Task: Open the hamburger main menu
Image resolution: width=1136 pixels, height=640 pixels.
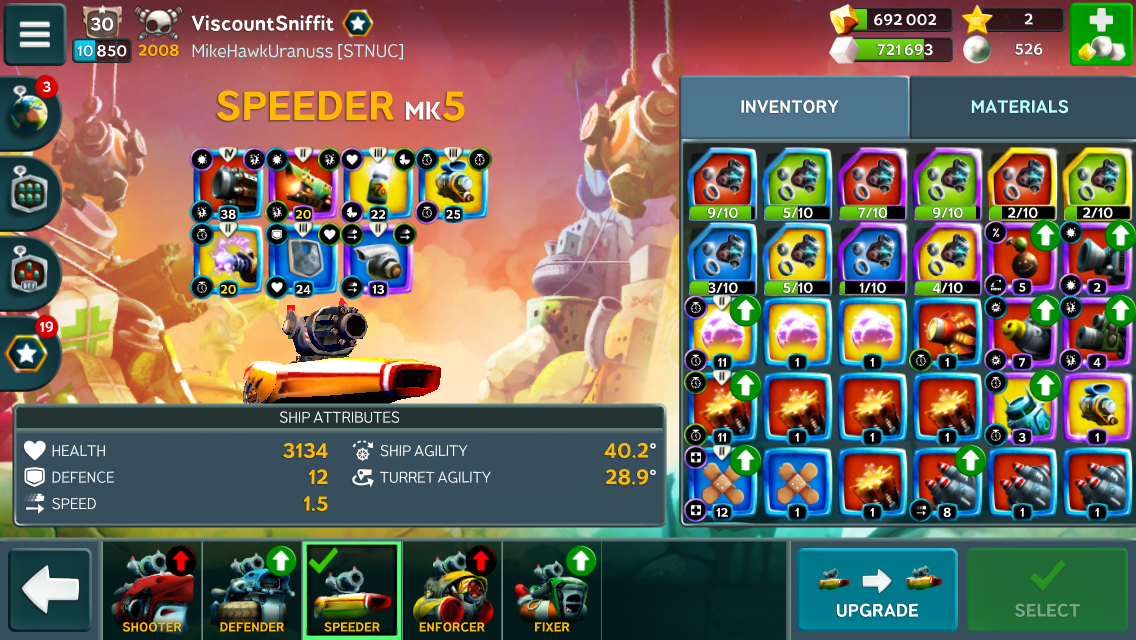Action: pyautogui.click(x=35, y=35)
